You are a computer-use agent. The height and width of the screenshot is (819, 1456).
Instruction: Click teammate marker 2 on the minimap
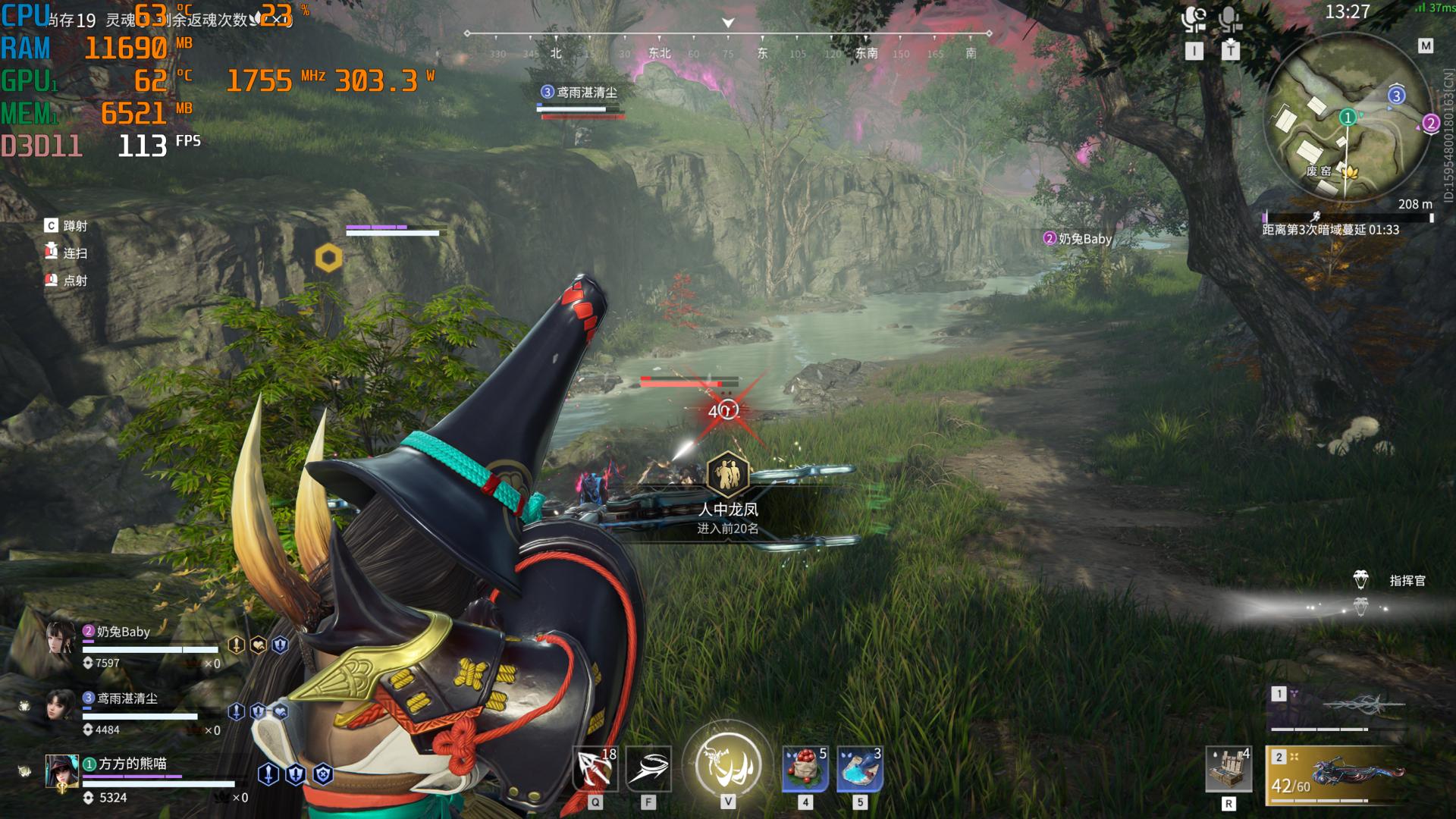[x=1431, y=123]
